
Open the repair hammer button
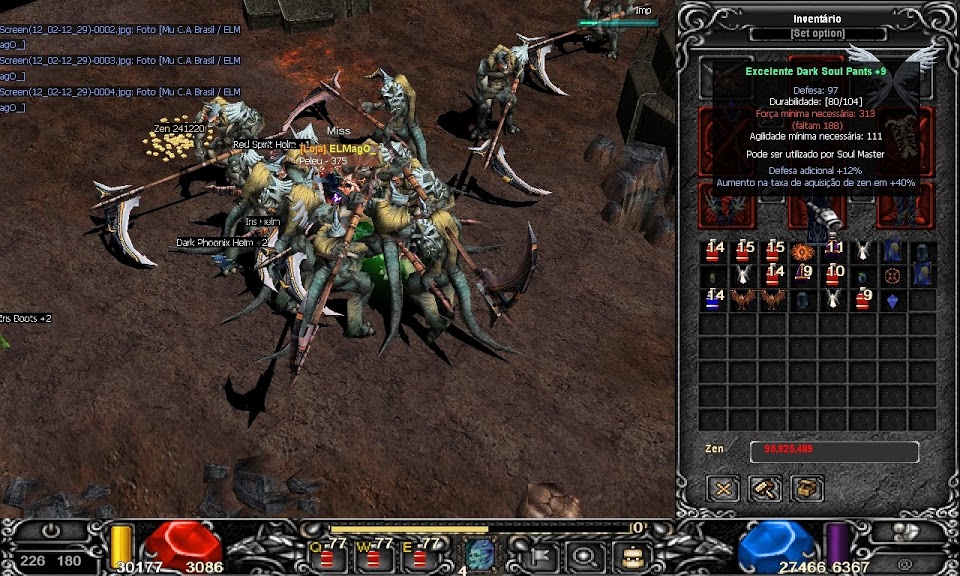[x=765, y=488]
